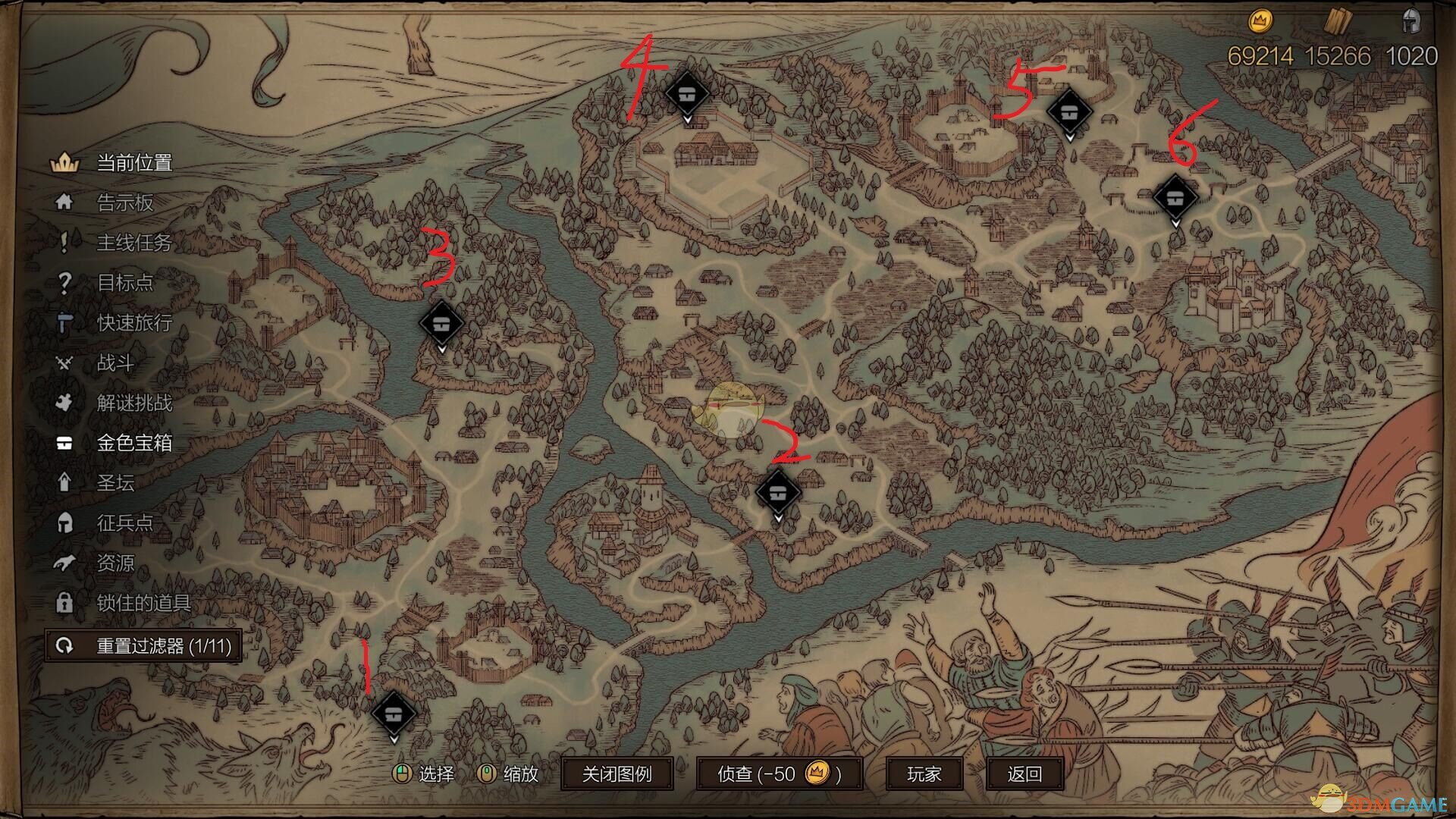Select the 当前位置 legend filter
Screen dimensions: 1456x819
pos(133,162)
